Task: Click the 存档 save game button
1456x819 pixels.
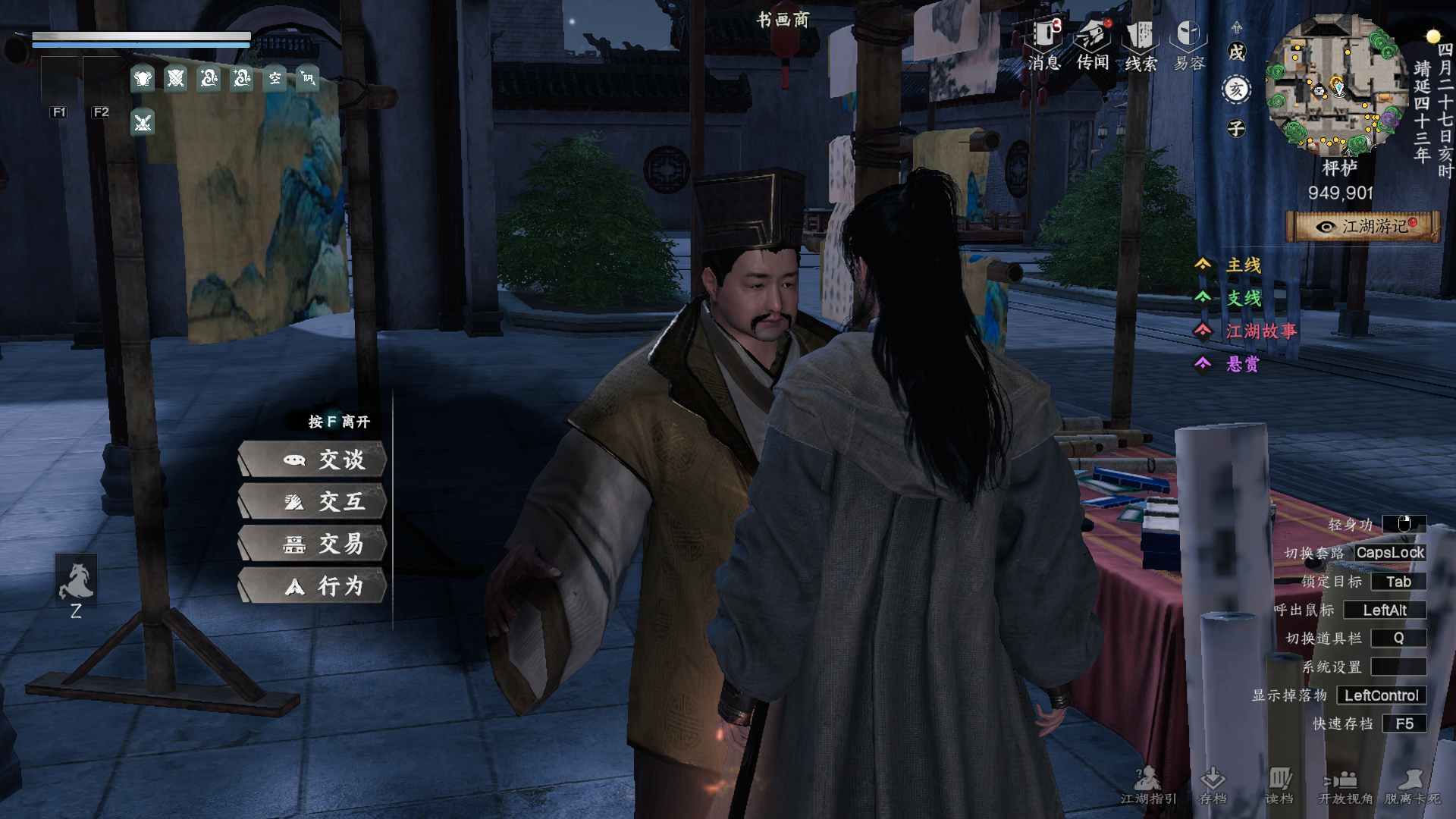Action: [1213, 786]
